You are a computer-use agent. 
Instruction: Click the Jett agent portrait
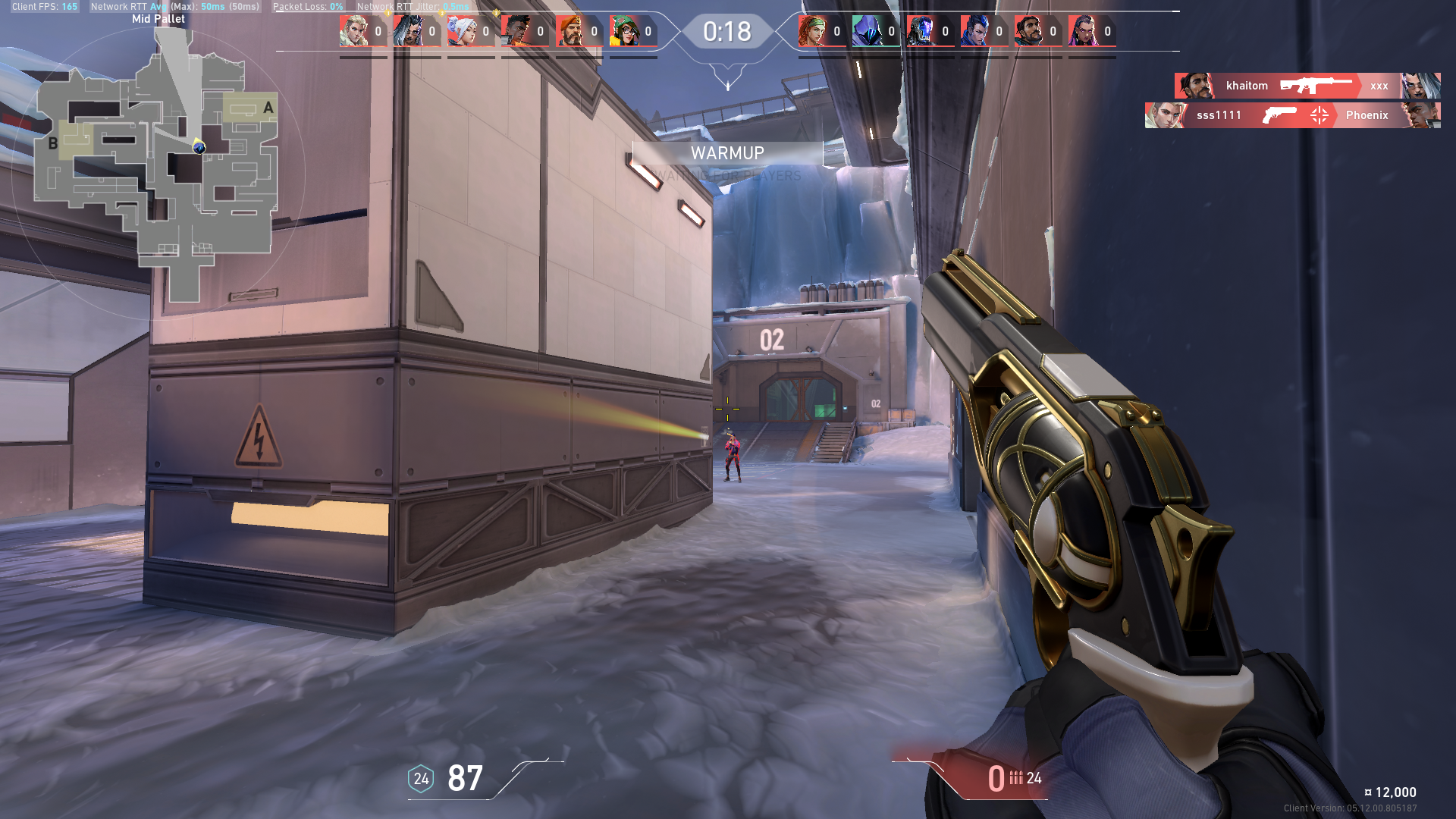coord(460,32)
